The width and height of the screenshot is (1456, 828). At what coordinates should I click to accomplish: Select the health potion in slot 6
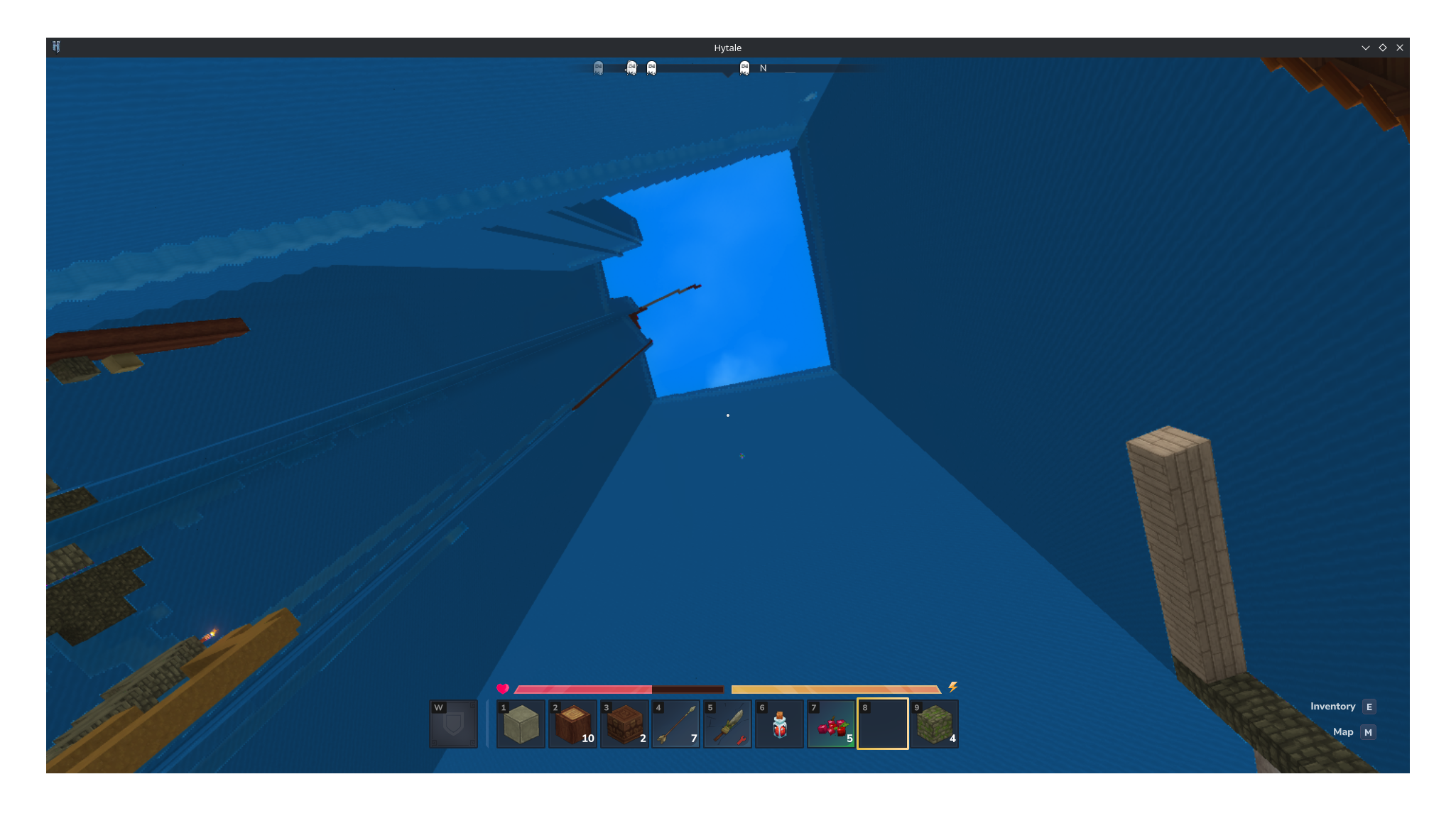pyautogui.click(x=779, y=724)
